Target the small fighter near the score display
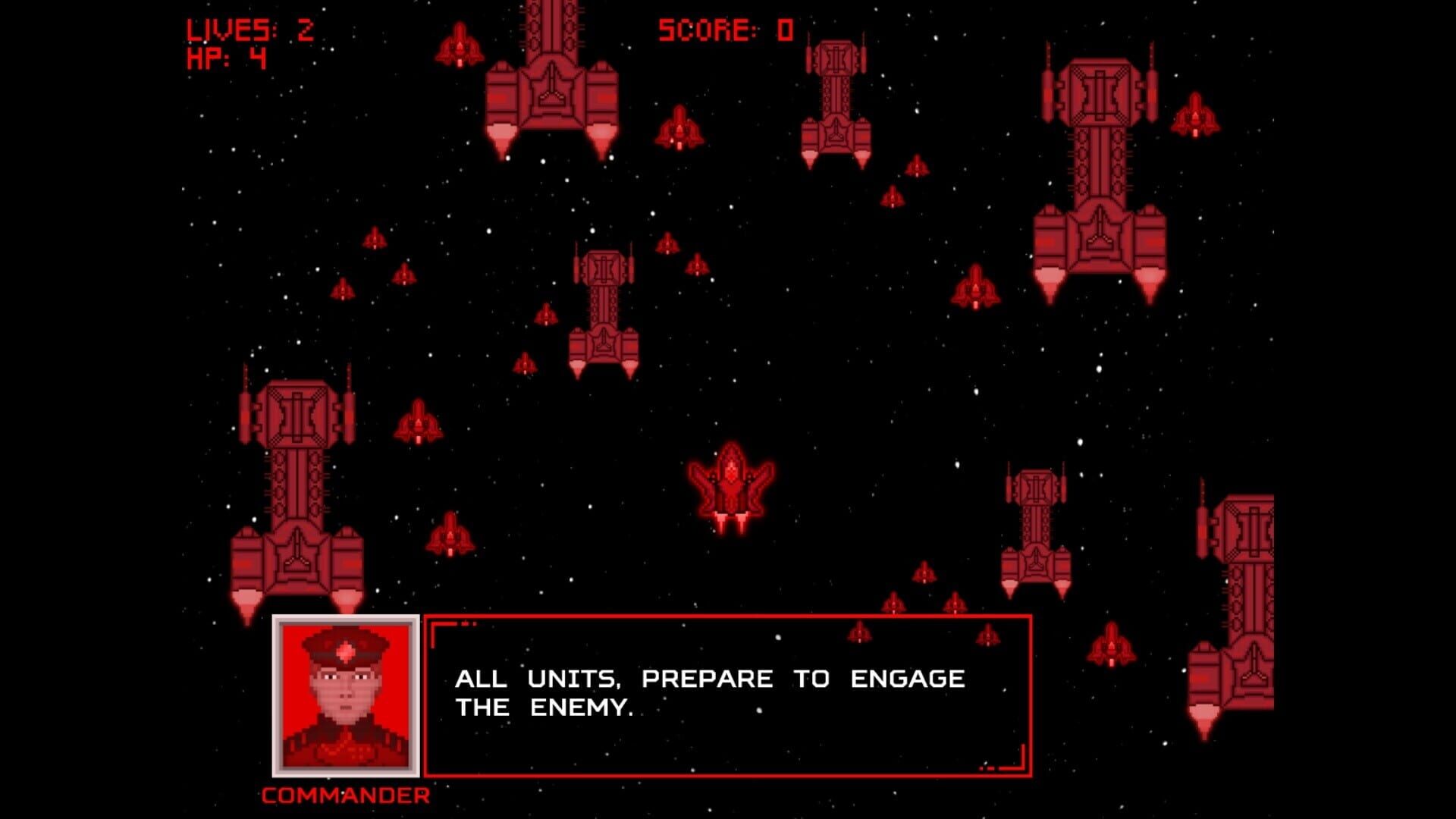The image size is (1456, 819). 679,133
